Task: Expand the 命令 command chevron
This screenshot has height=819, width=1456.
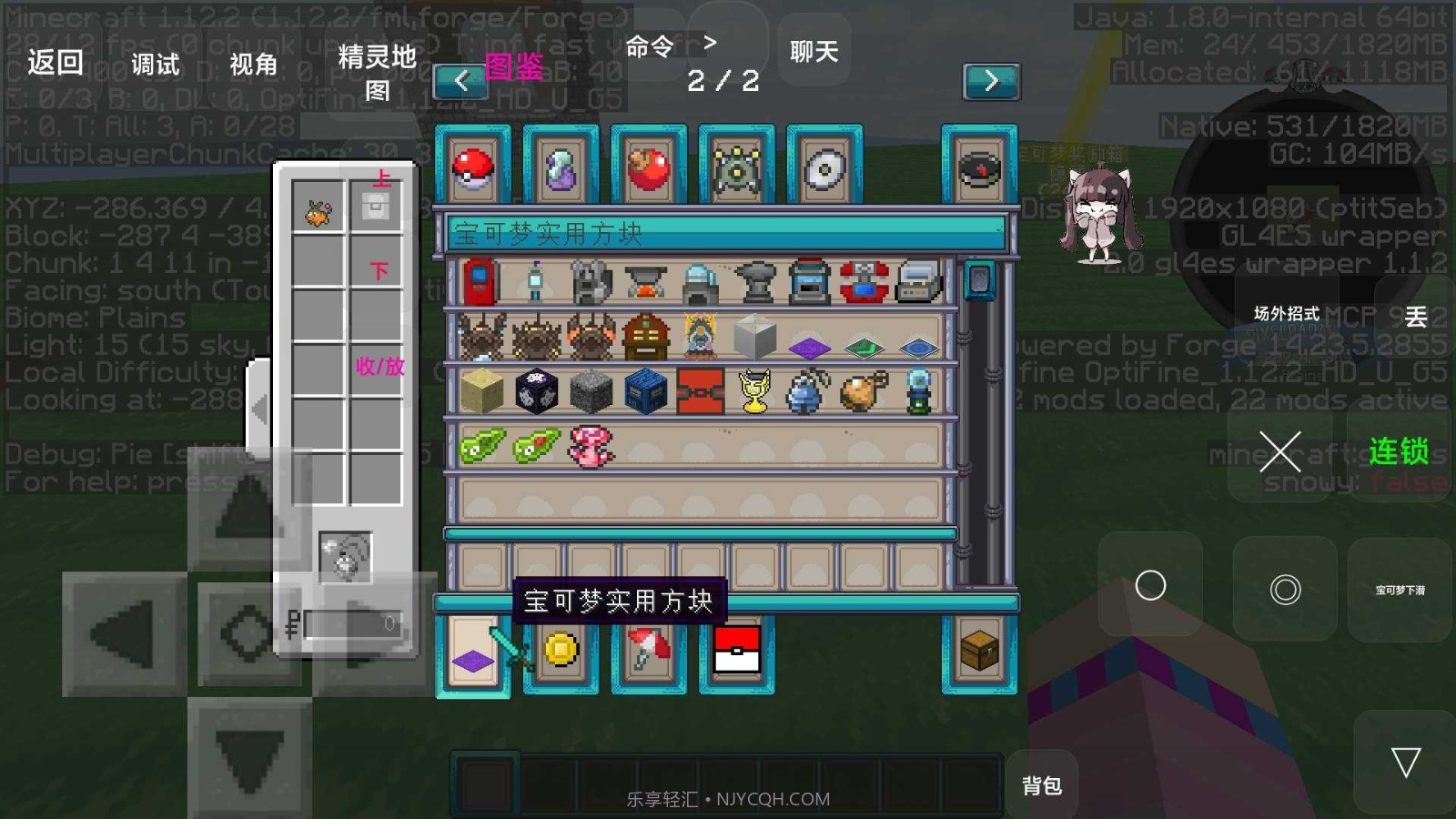Action: coord(710,42)
